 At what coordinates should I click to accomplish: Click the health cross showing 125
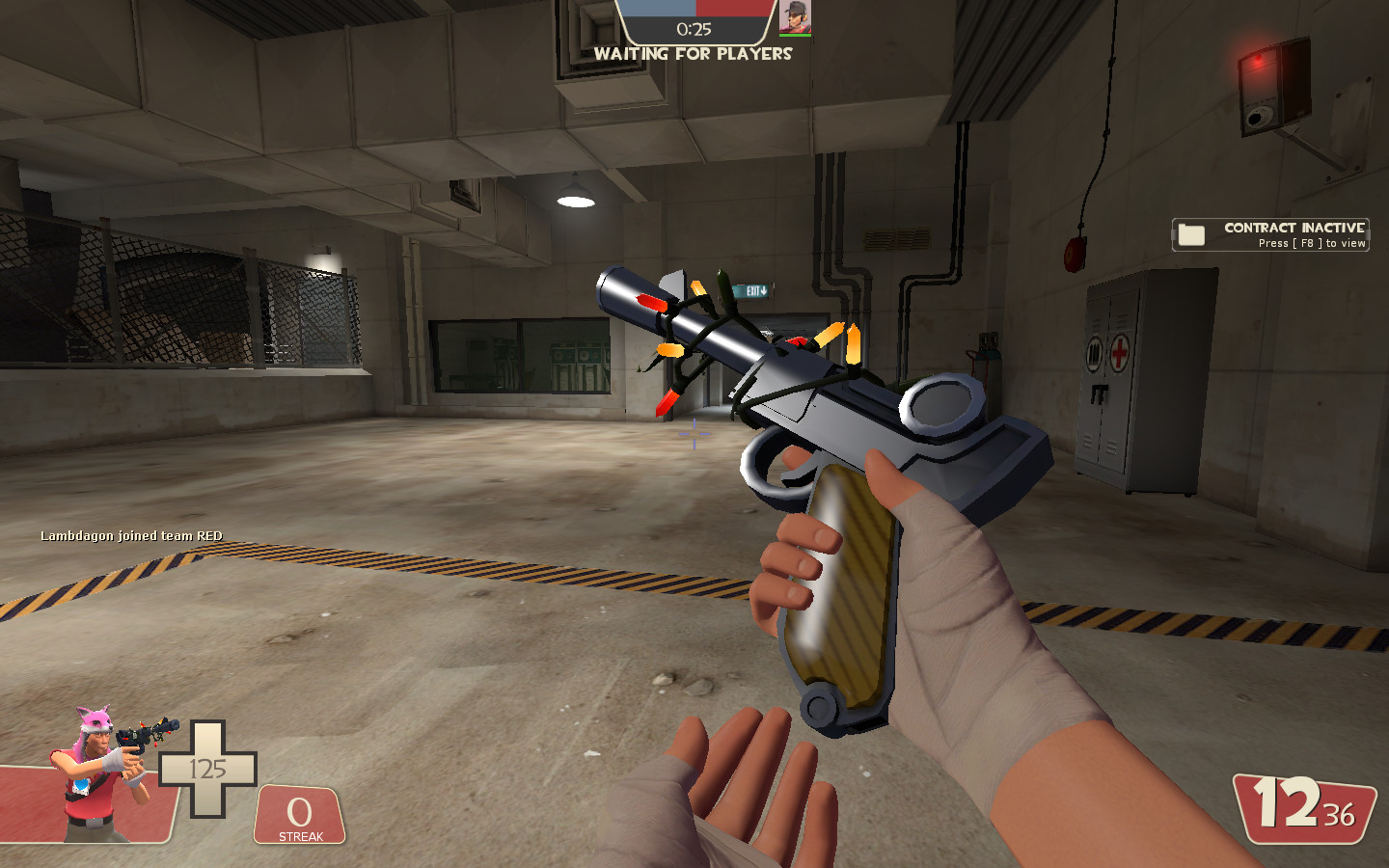coord(207,767)
